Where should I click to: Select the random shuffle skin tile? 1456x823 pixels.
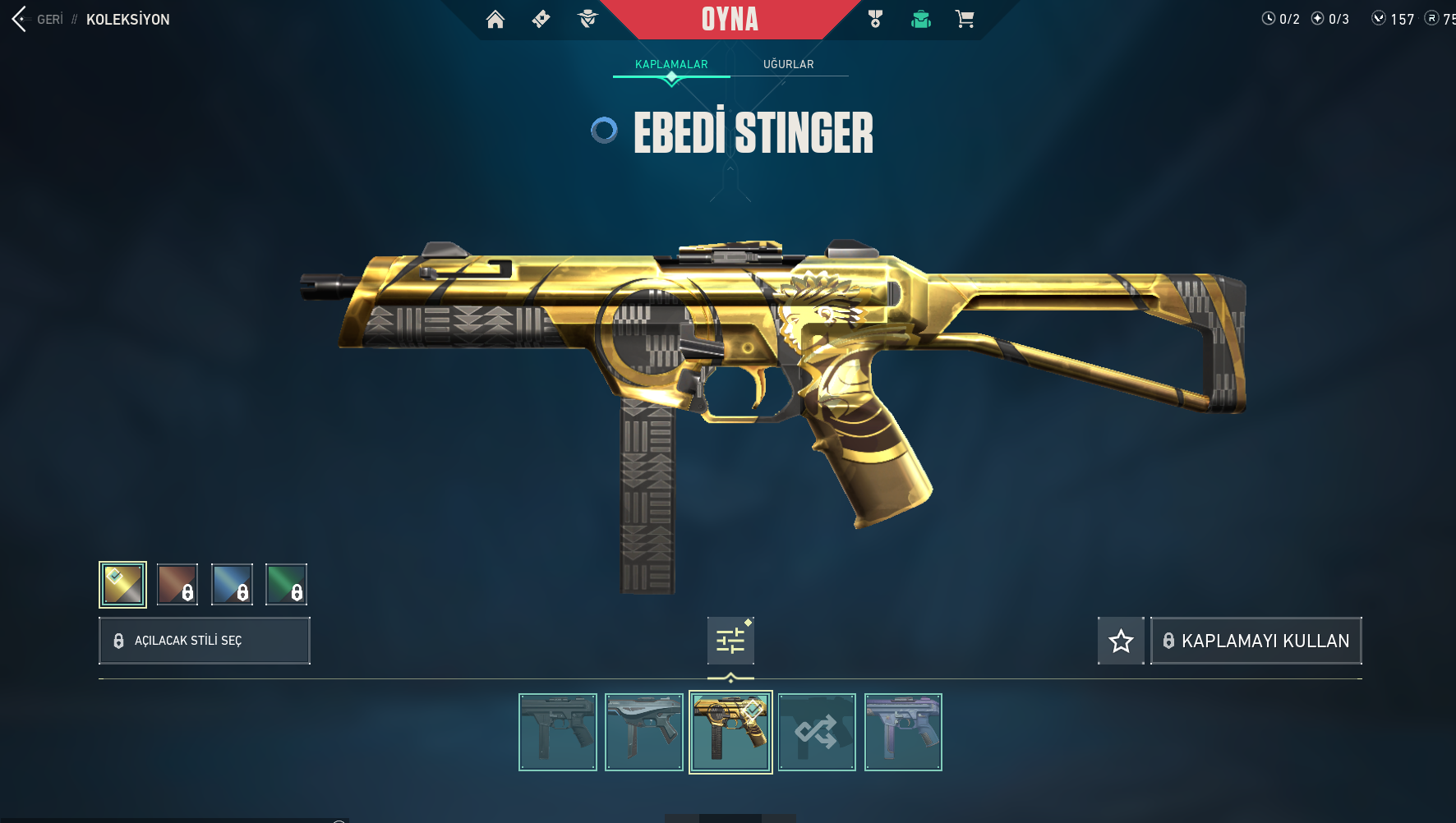coord(817,732)
